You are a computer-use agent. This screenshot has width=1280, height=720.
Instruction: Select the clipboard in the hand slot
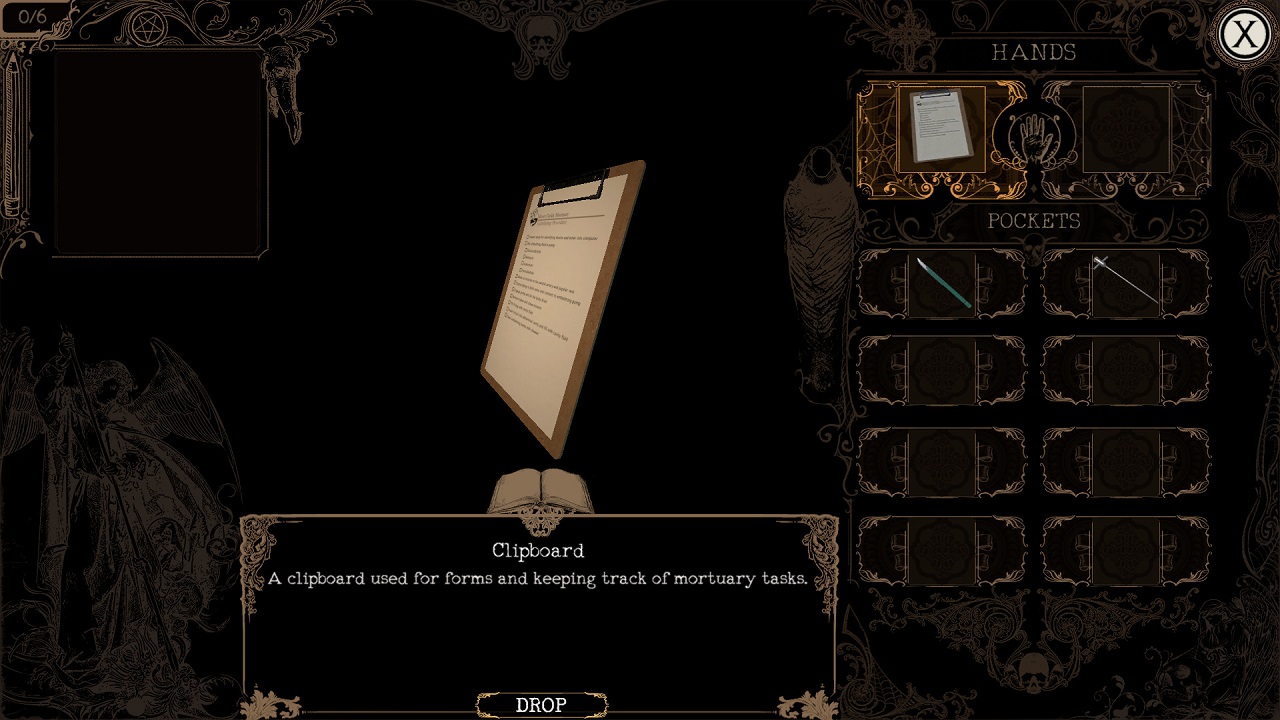pyautogui.click(x=941, y=127)
